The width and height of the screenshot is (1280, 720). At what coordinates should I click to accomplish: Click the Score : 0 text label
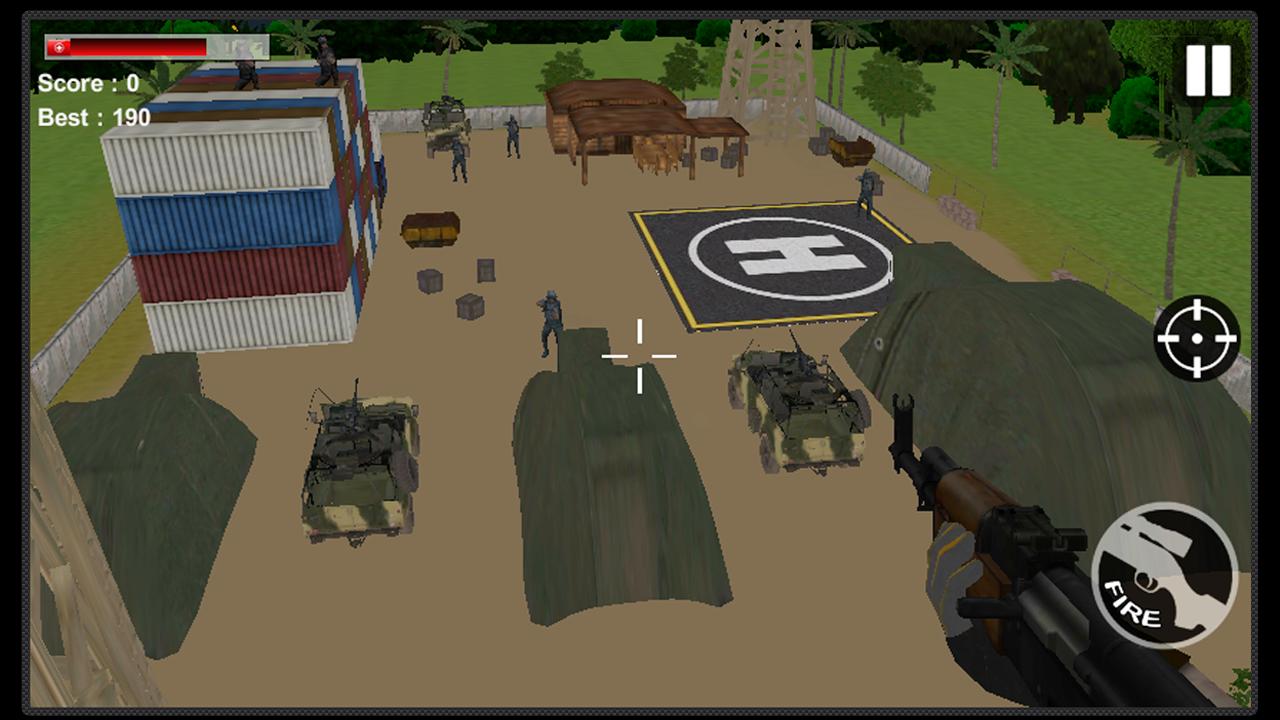point(91,84)
